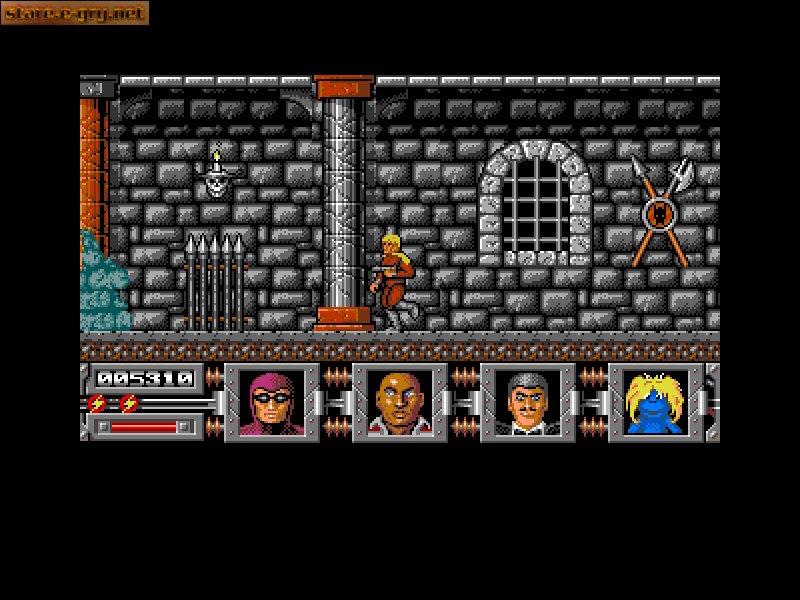Pick the mustached gentleman portrait

point(528,402)
